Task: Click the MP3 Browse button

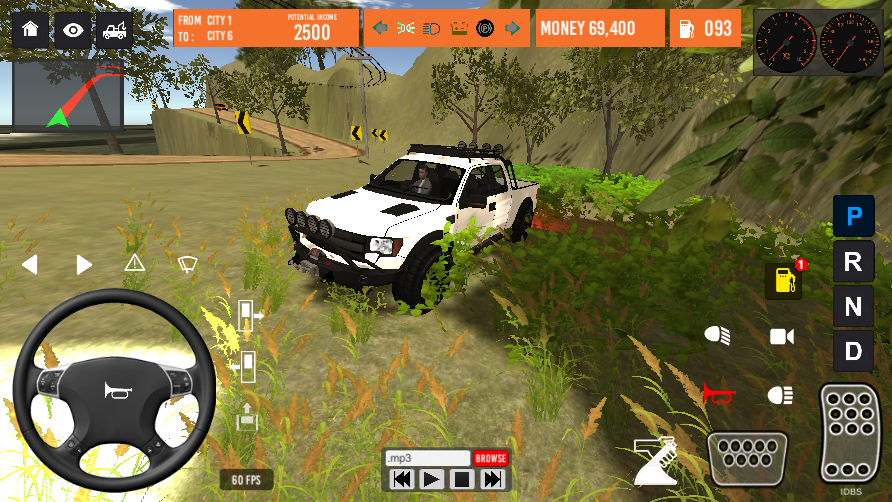Action: (491, 458)
